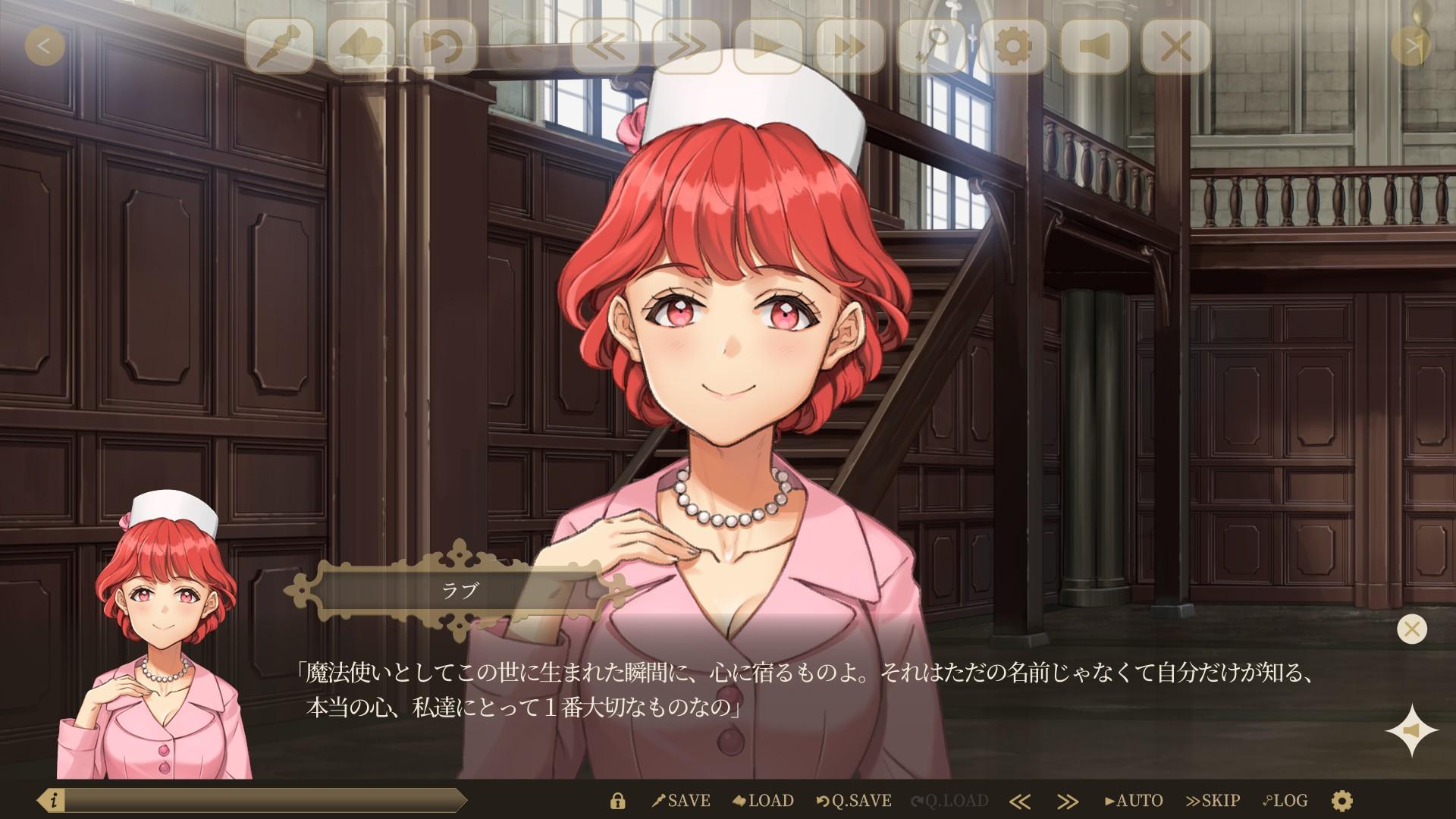Click SAVE in the bottom bar
Viewport: 1456px width, 819px height.
681,800
